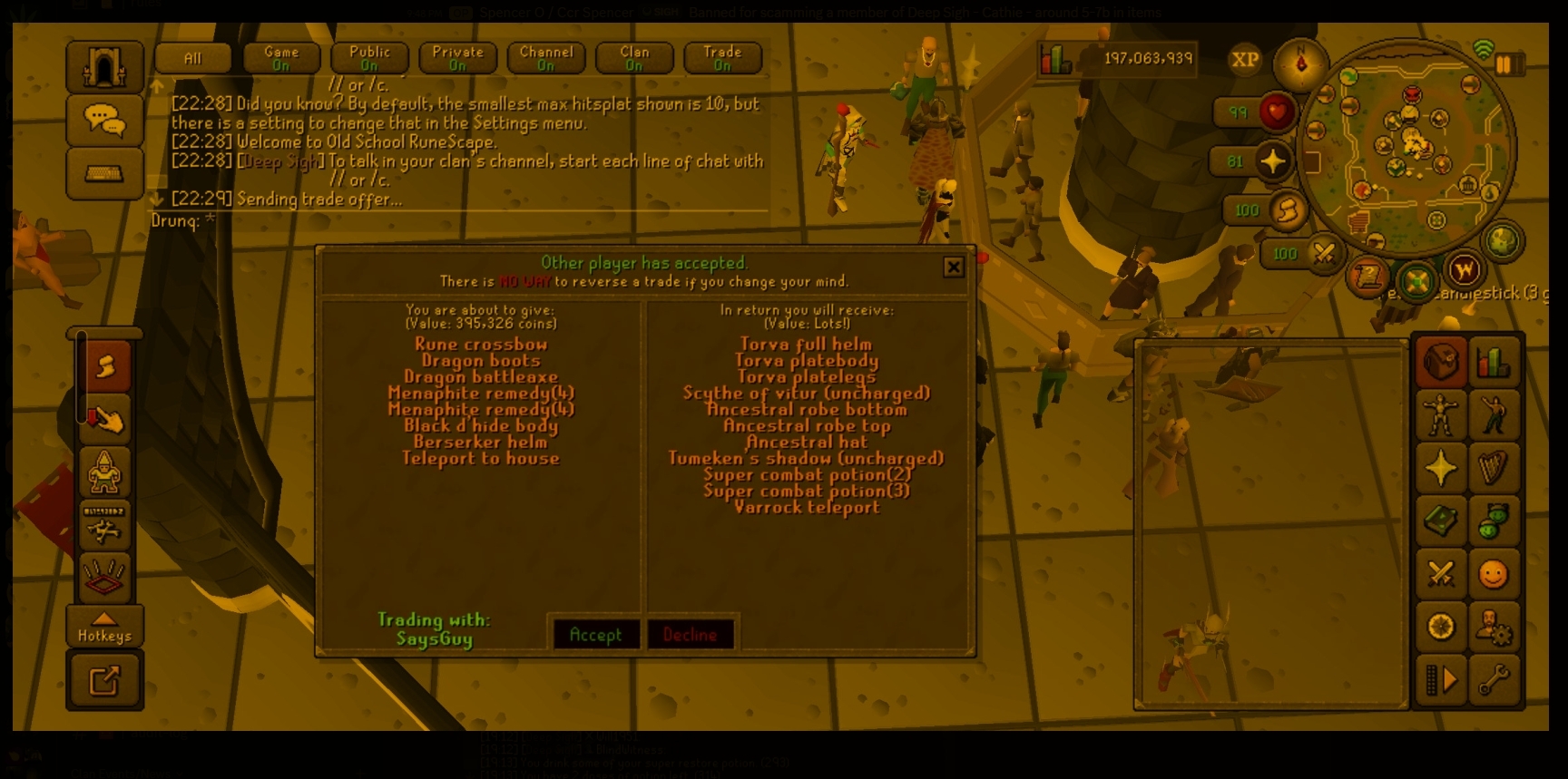Switch to the All chat tab
Viewport: 1568px width, 779px height.
[192, 58]
